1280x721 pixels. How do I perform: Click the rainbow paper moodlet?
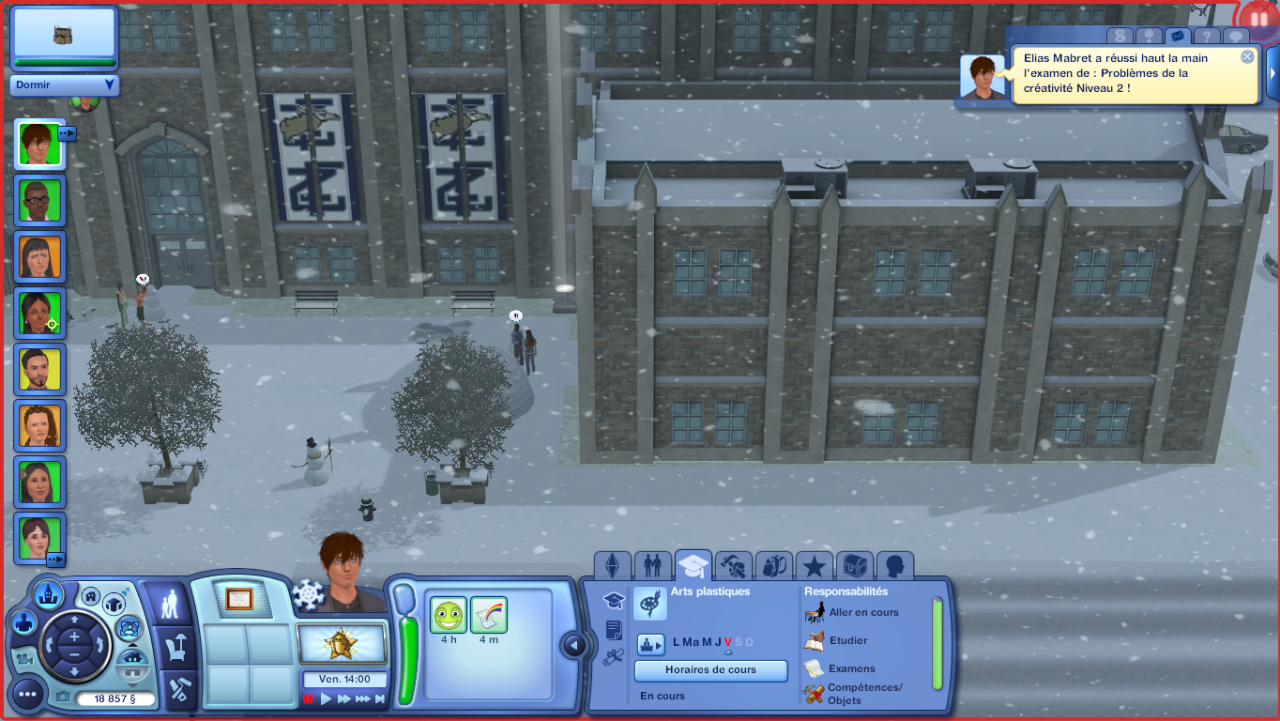pos(489,615)
